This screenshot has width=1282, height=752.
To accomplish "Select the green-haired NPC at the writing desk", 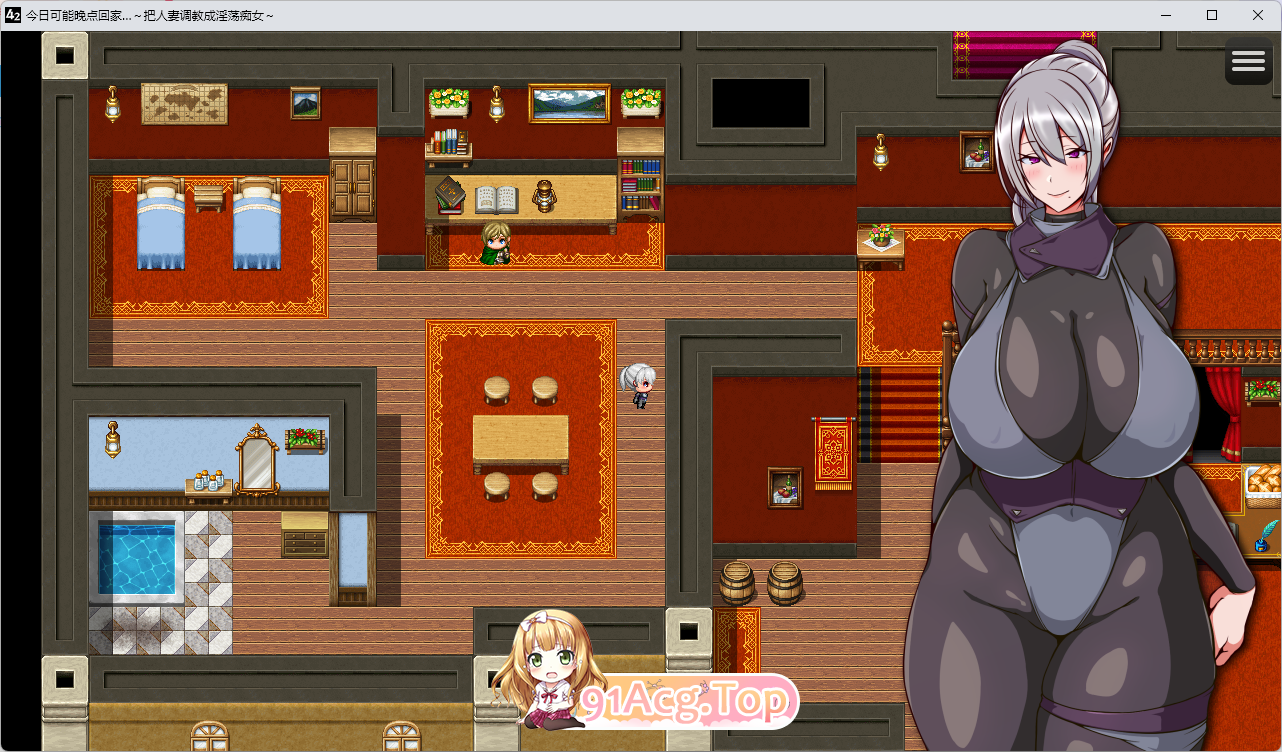I will (498, 243).
